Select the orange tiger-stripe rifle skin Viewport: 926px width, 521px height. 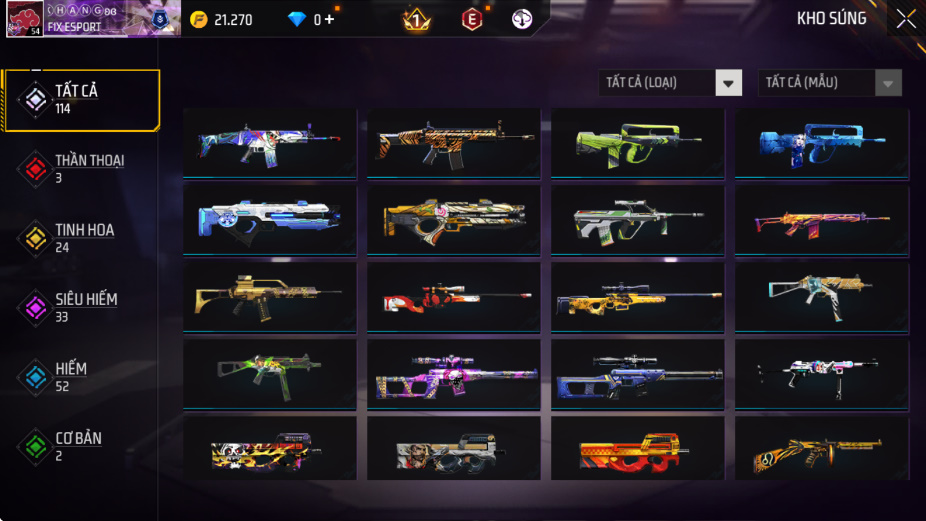453,143
